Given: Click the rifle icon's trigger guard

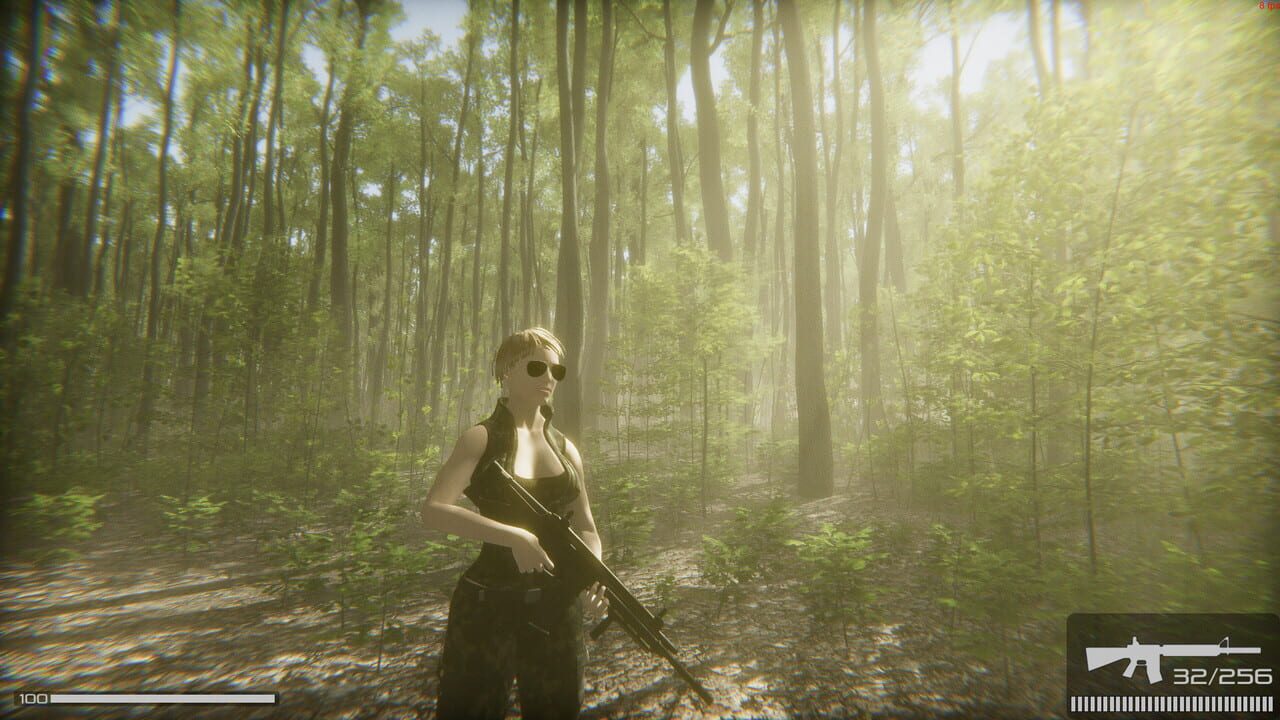Looking at the screenshot, I should click(x=1142, y=662).
